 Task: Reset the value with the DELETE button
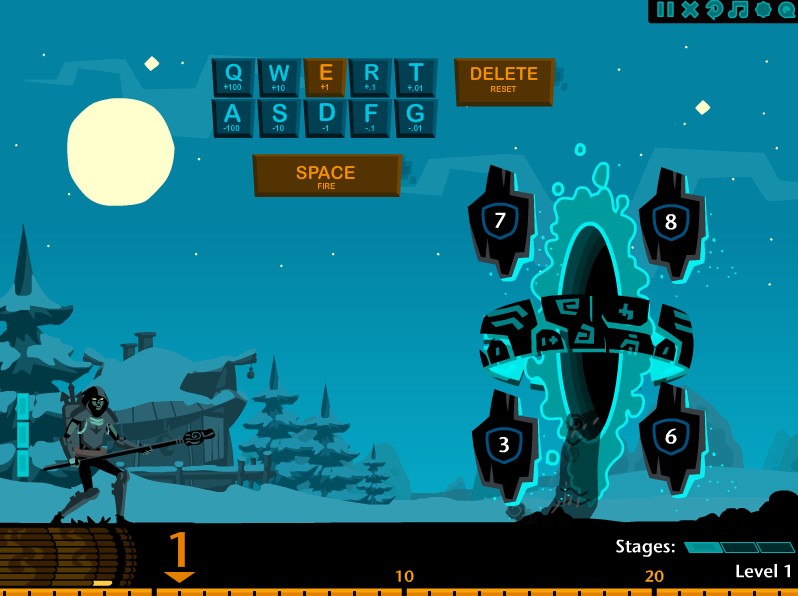point(504,80)
